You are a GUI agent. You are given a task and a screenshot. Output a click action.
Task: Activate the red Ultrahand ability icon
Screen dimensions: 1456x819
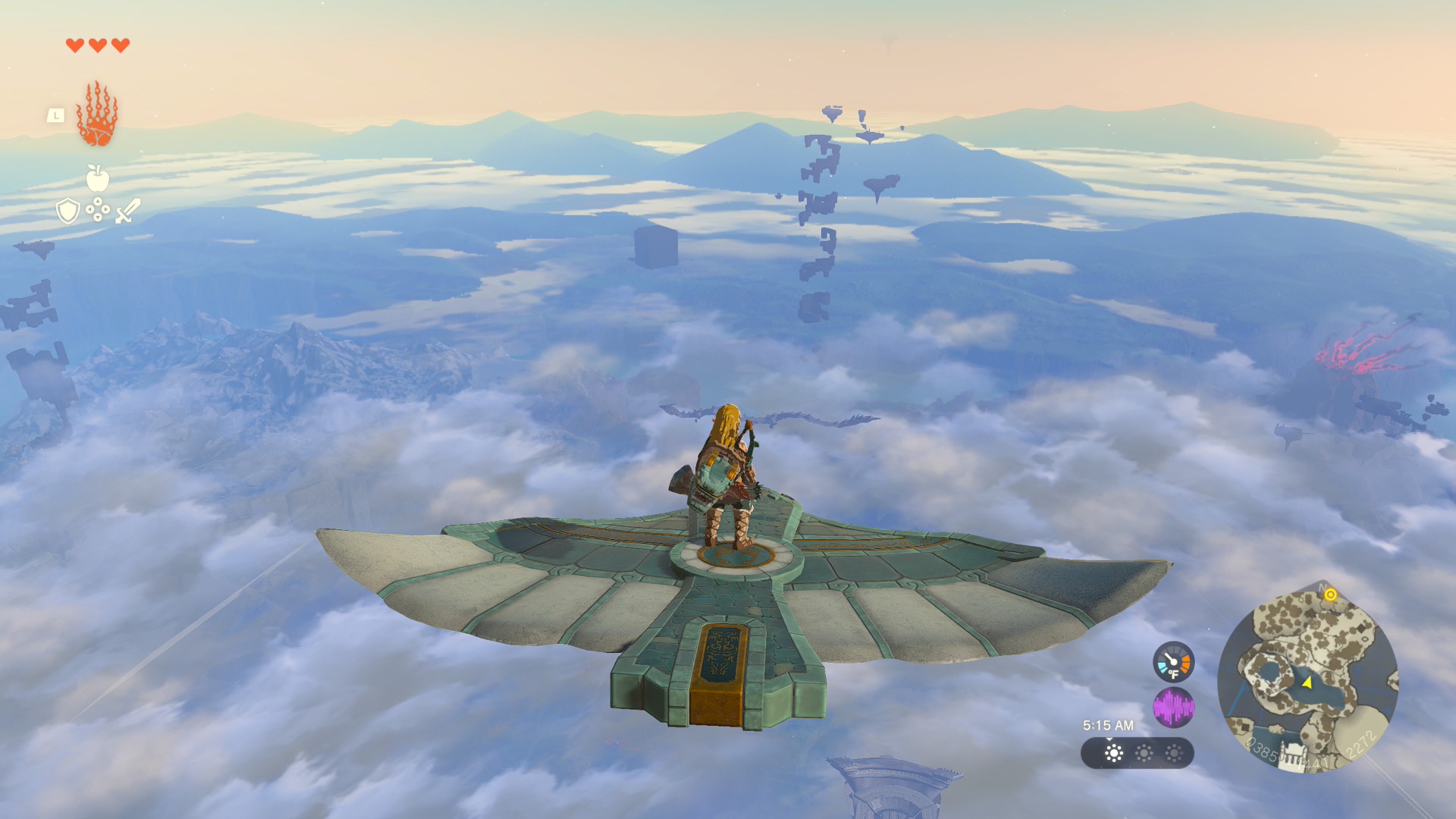[97, 115]
